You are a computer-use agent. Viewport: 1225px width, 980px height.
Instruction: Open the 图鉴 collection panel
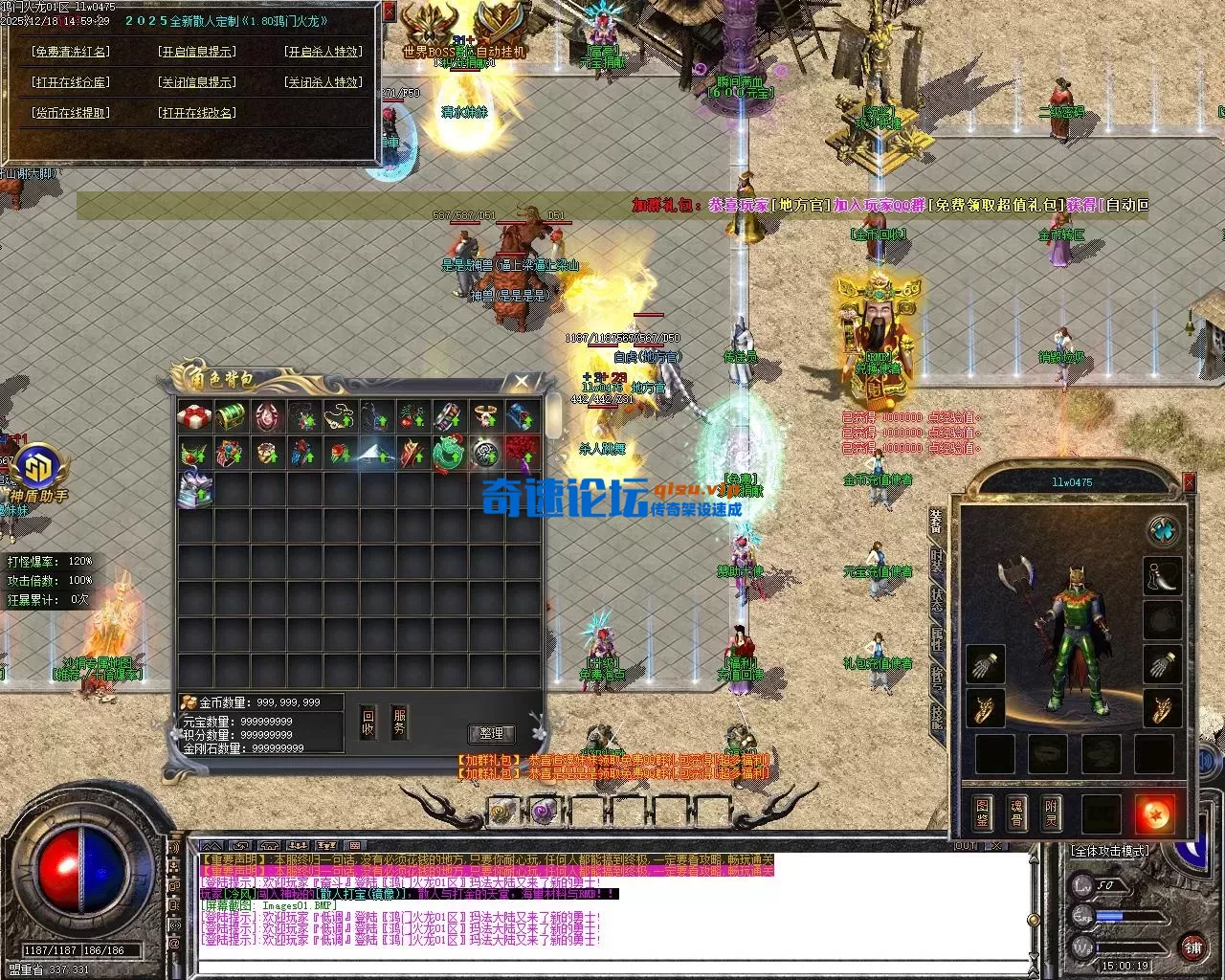[x=983, y=812]
